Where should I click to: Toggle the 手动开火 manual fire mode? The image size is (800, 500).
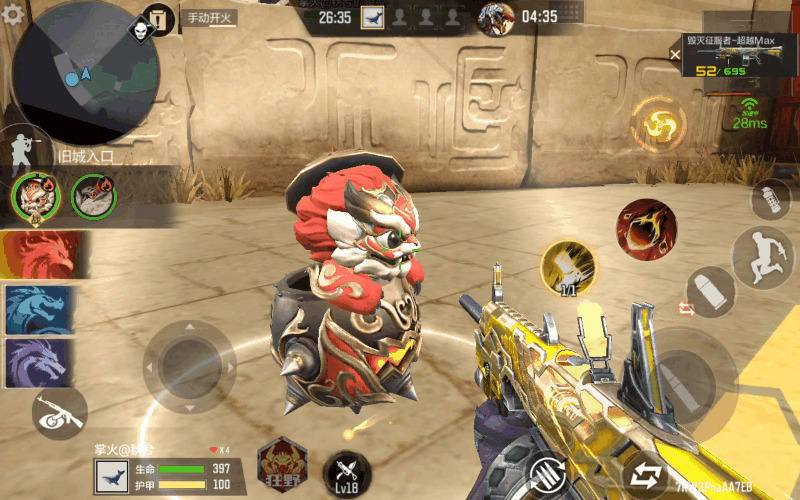pos(207,17)
